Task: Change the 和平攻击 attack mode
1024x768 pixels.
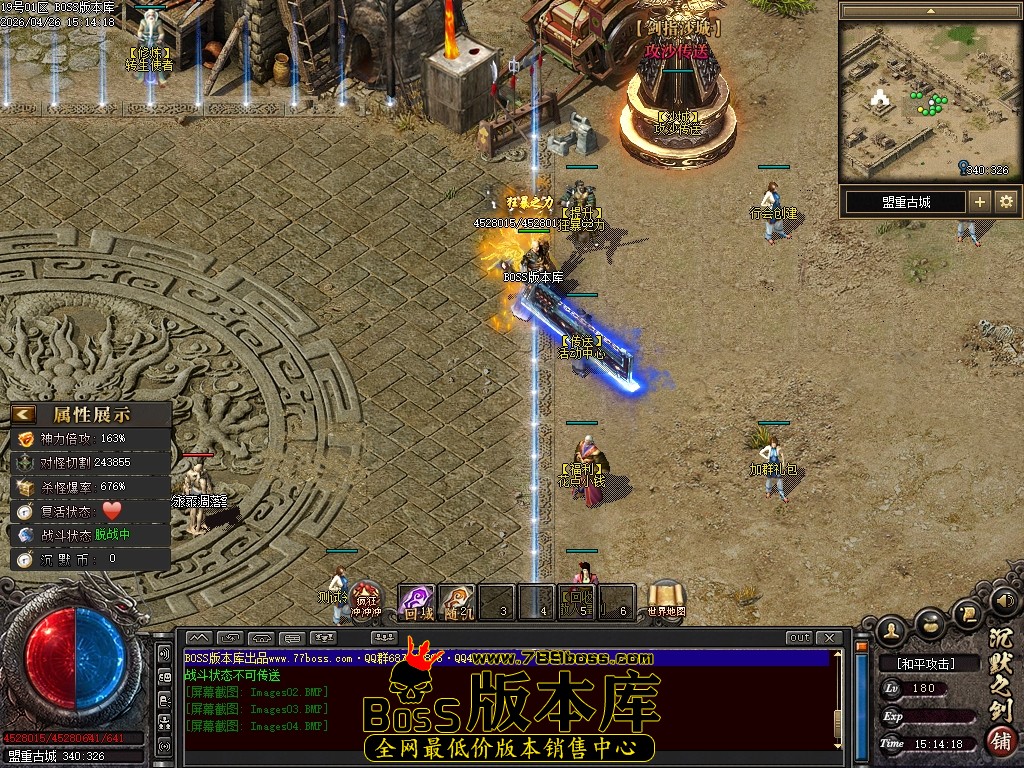Action: point(925,663)
